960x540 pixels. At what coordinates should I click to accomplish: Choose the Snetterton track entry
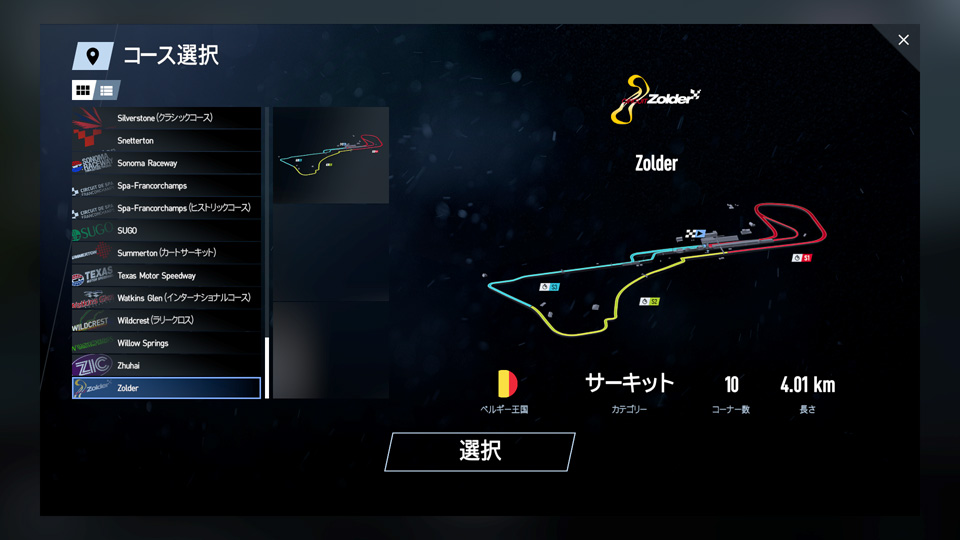pos(166,141)
